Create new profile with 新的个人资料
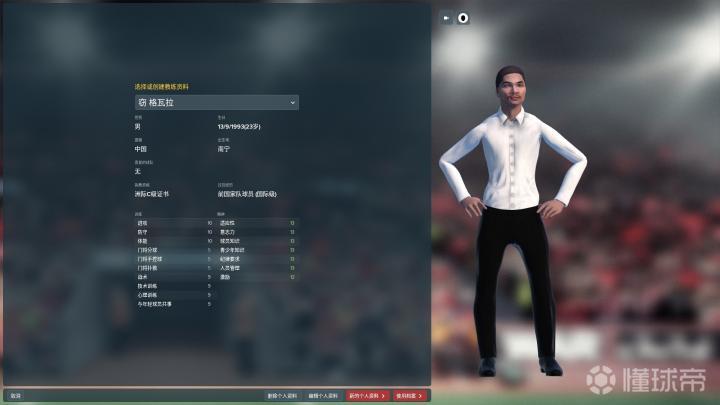Screen dimensions: 720x405 pyautogui.click(x=367, y=396)
